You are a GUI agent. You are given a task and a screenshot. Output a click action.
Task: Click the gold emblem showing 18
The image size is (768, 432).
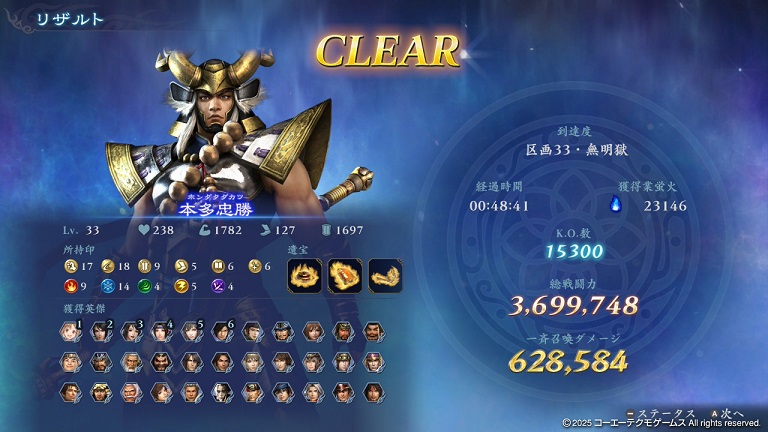click(x=107, y=266)
